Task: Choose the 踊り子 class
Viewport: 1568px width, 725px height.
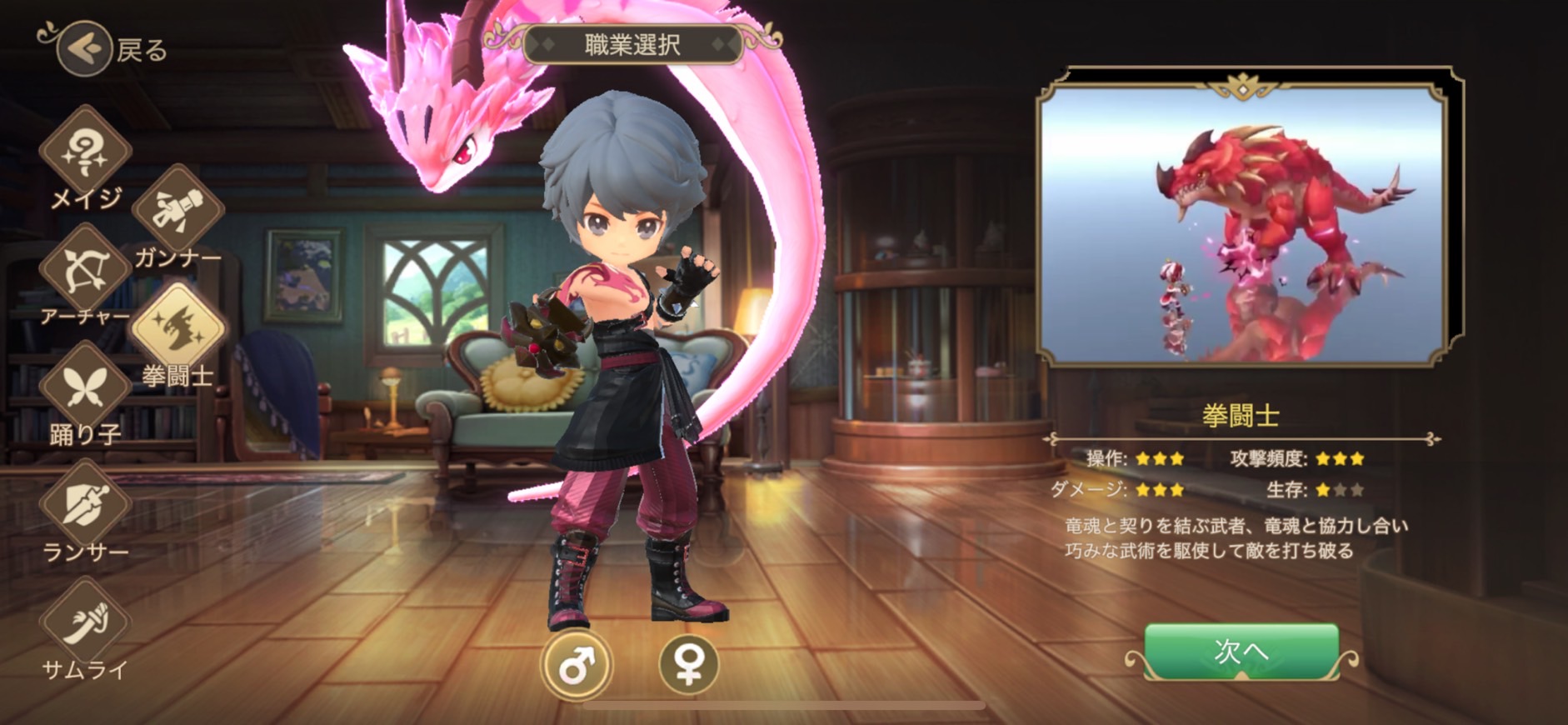Action: [85, 387]
